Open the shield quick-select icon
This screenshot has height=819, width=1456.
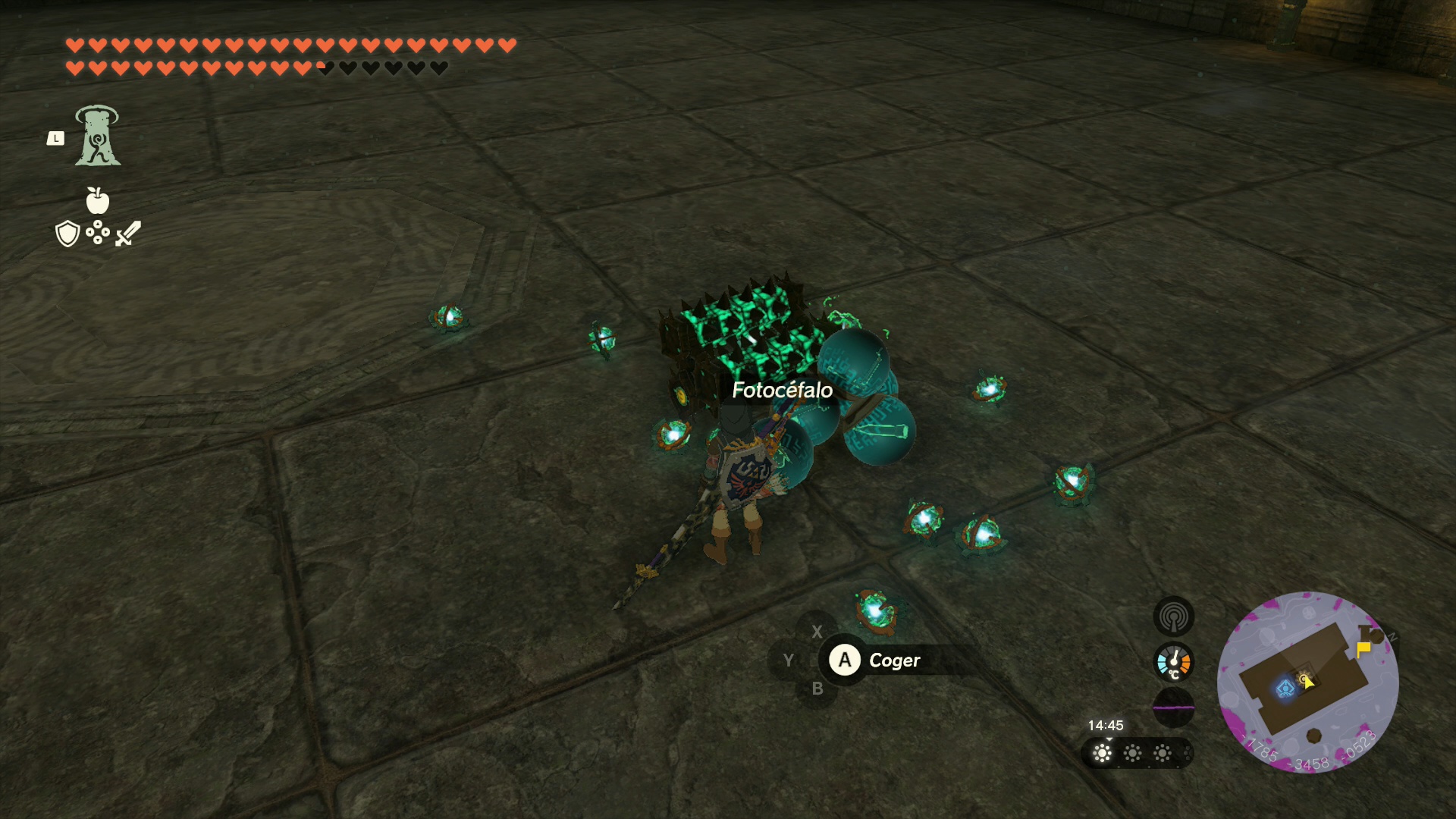(67, 234)
